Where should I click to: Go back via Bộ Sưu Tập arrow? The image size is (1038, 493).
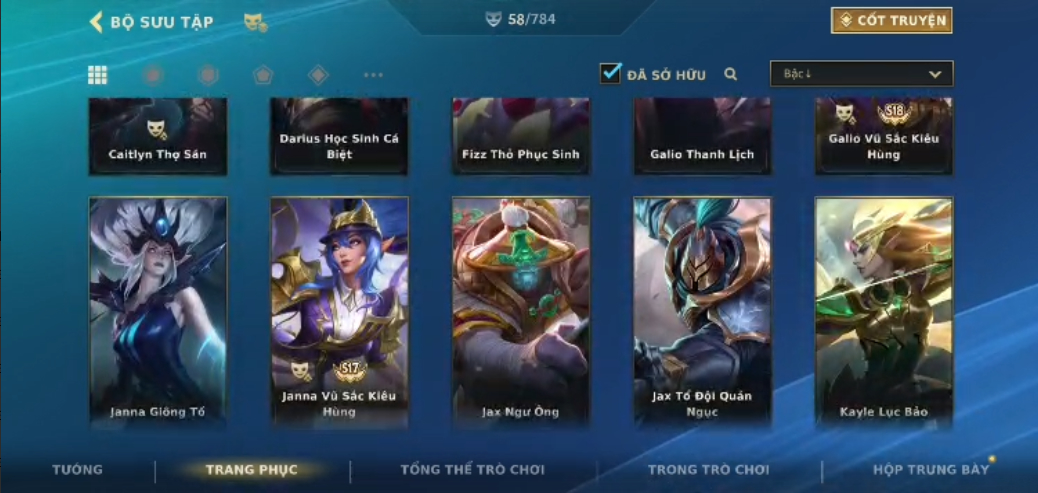tap(97, 22)
